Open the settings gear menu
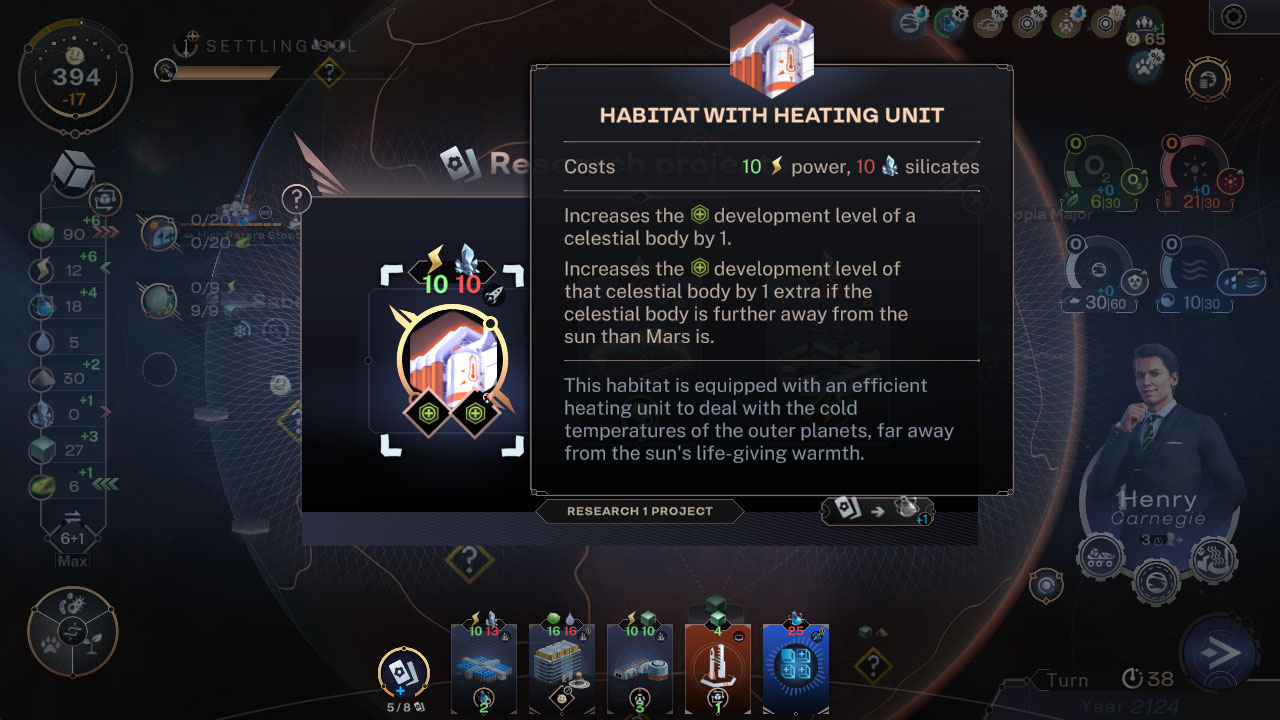 [x=1234, y=16]
